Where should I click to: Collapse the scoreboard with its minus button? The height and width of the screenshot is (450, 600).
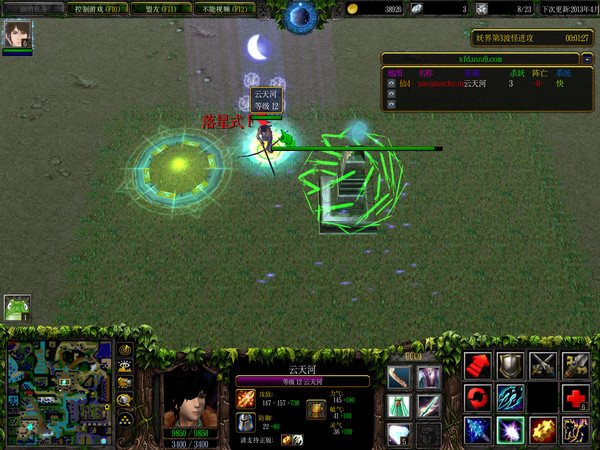[x=587, y=60]
